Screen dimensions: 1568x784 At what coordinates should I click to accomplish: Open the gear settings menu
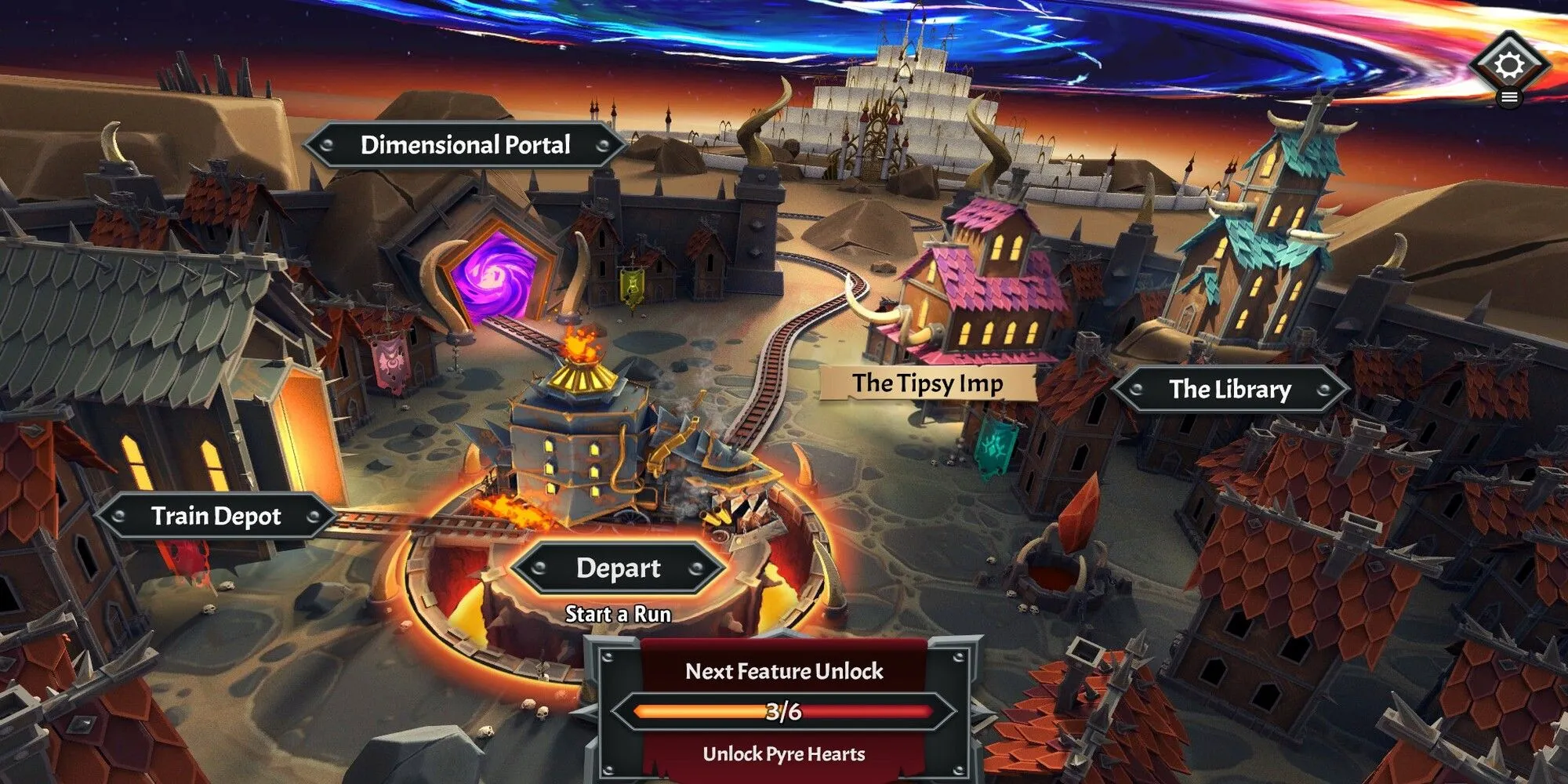[x=1509, y=64]
